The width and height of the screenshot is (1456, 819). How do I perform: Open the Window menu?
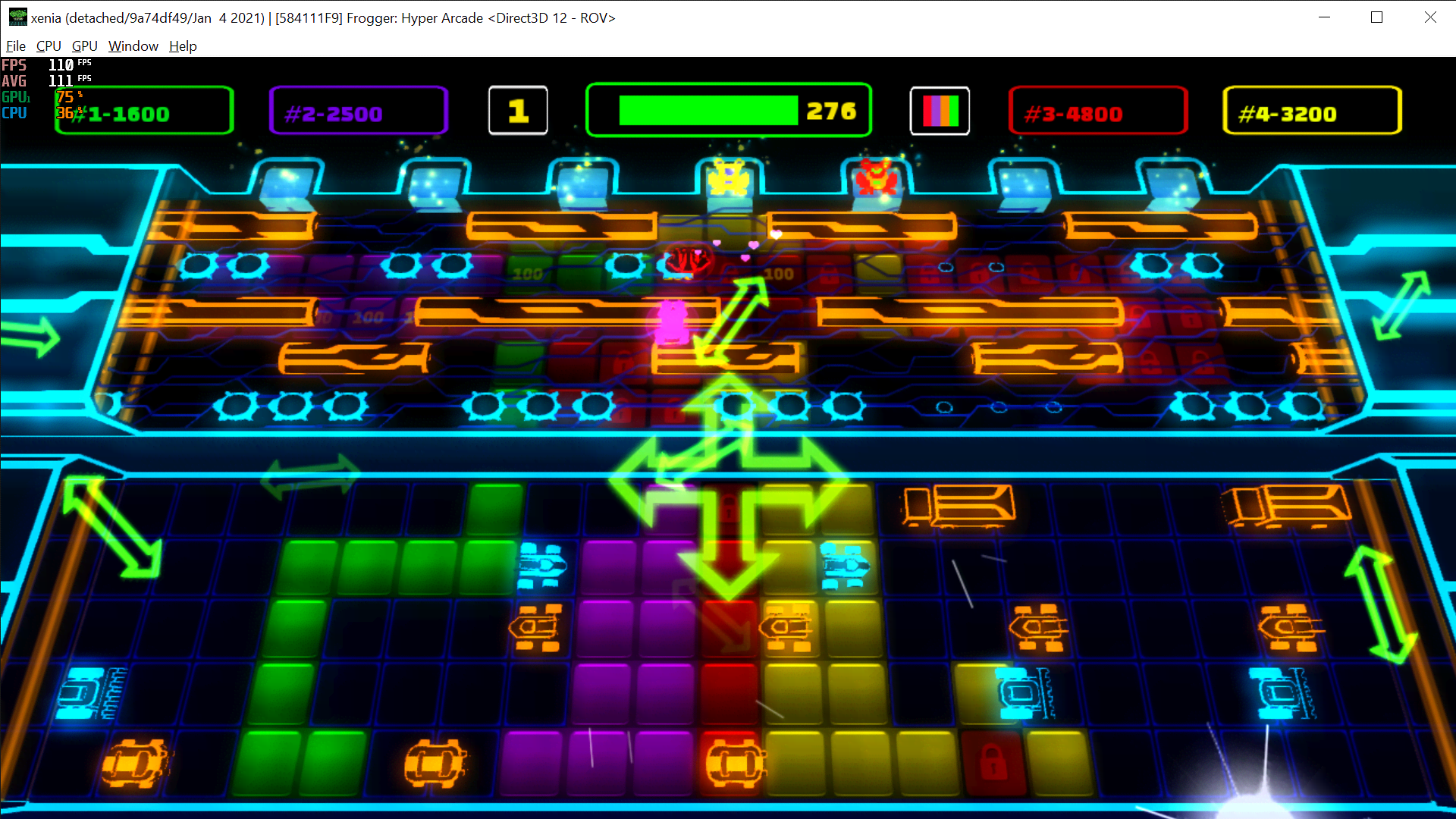[133, 46]
